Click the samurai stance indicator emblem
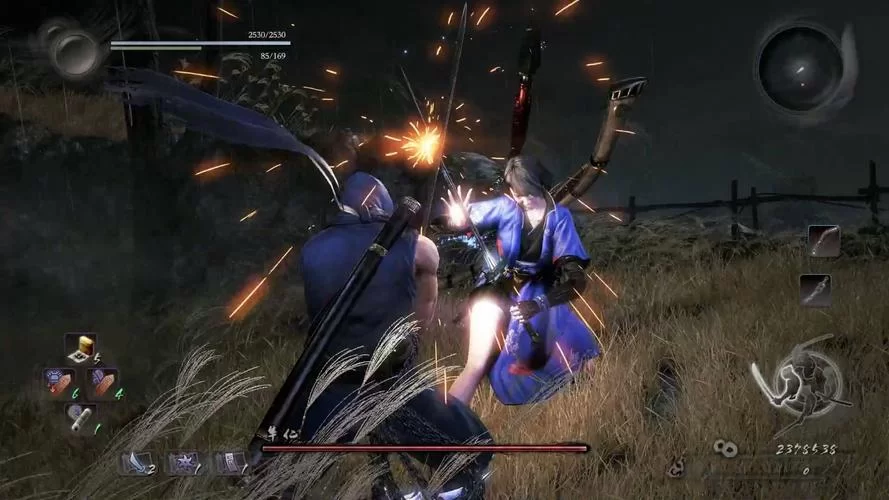Image resolution: width=889 pixels, height=500 pixels. (799, 385)
